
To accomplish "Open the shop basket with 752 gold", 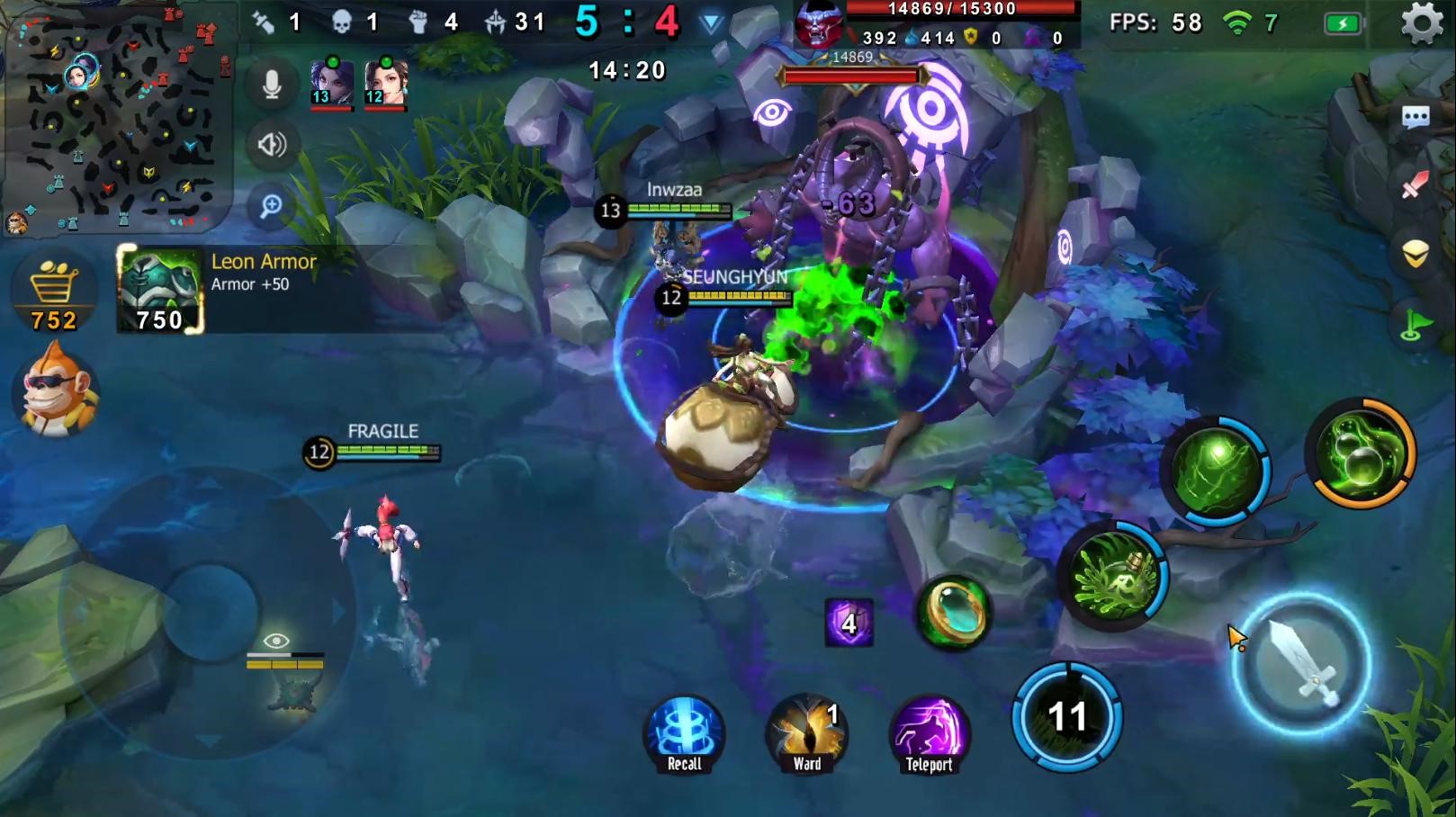I will point(53,290).
